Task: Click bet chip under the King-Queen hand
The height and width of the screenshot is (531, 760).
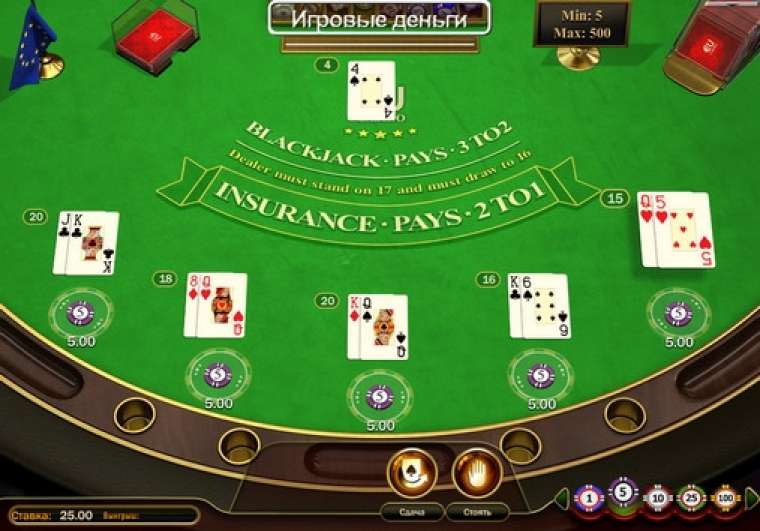Action: (x=379, y=397)
